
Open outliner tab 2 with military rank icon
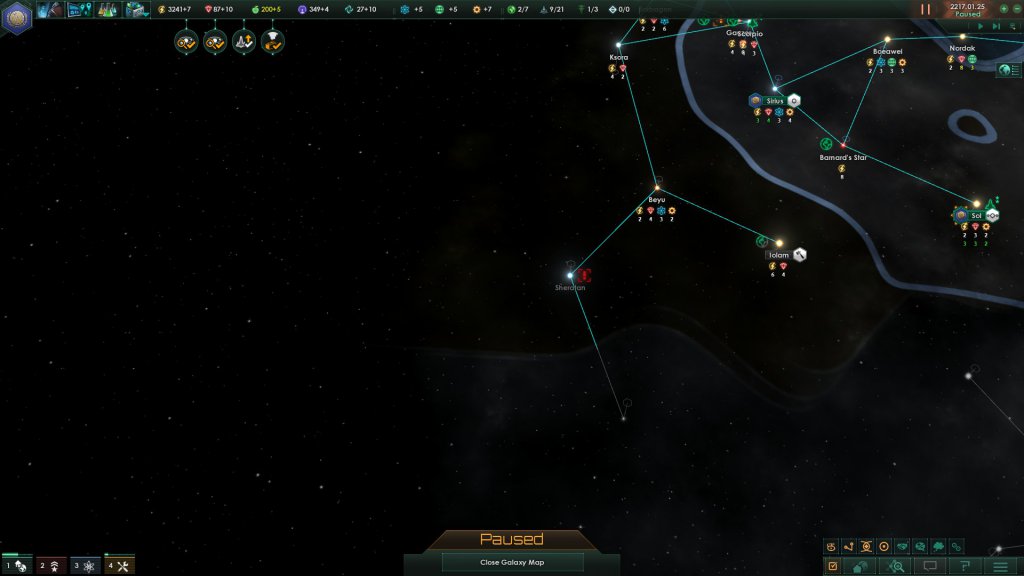[51, 566]
